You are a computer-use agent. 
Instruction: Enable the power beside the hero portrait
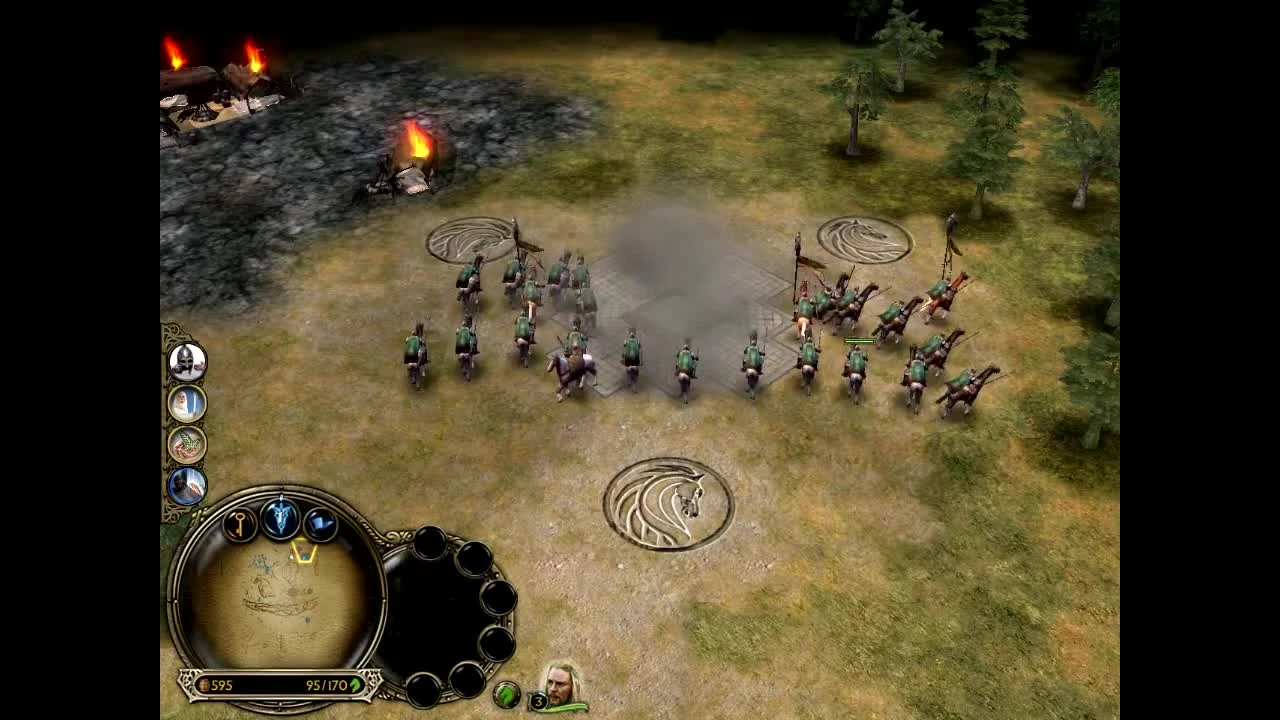506,693
